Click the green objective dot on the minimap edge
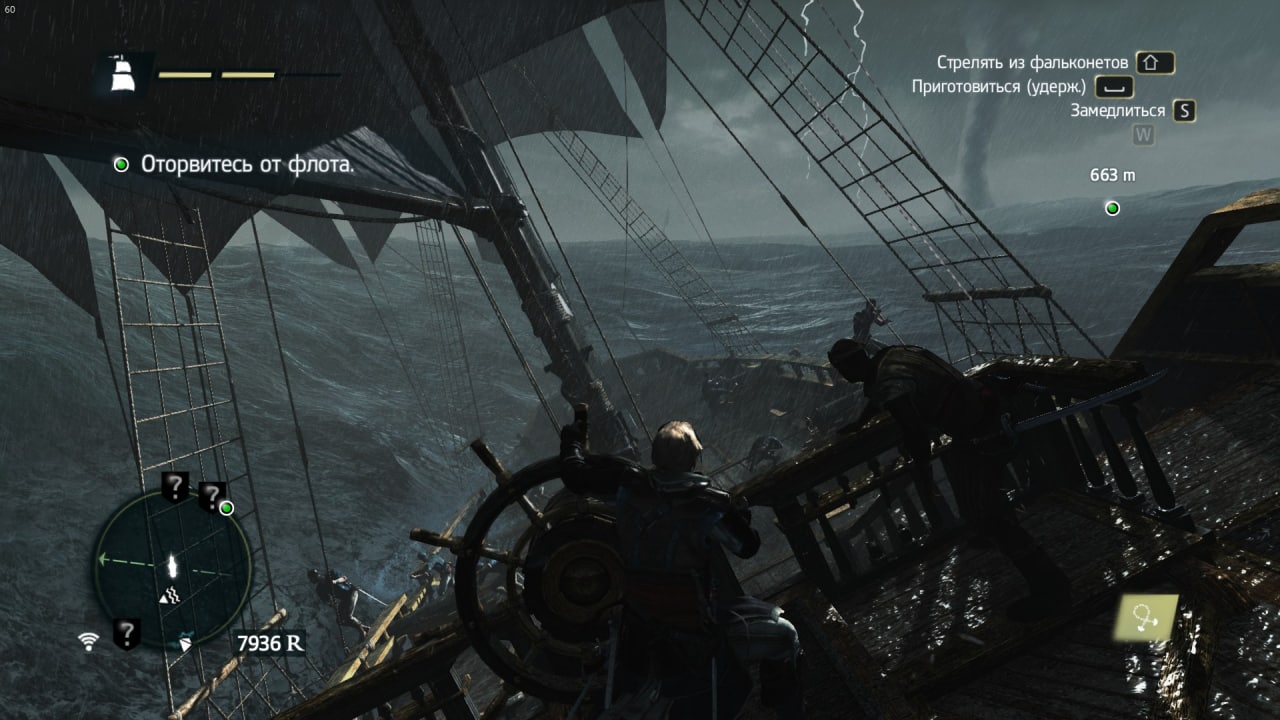Viewport: 1280px width, 720px height. pos(227,508)
